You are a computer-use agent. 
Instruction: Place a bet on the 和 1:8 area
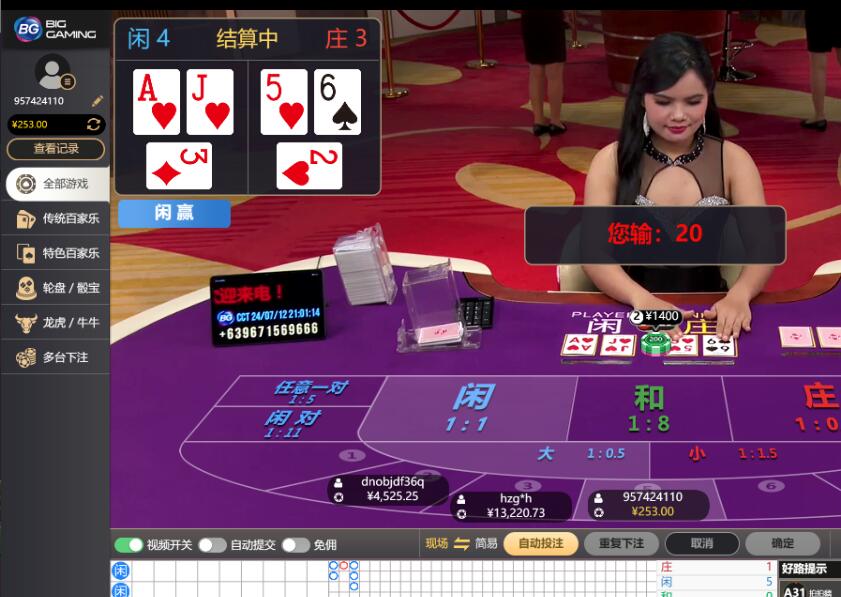tap(648, 407)
